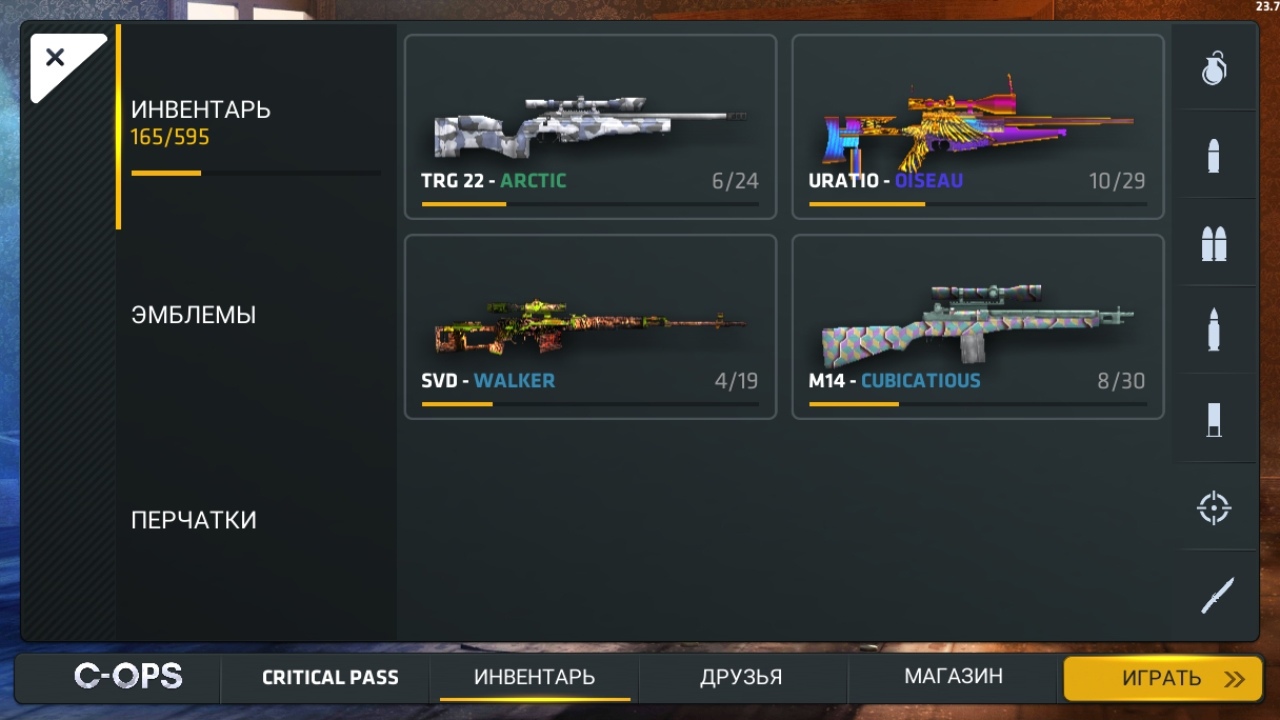Open the Магазин tab
This screenshot has width=1280, height=720.
[953, 678]
